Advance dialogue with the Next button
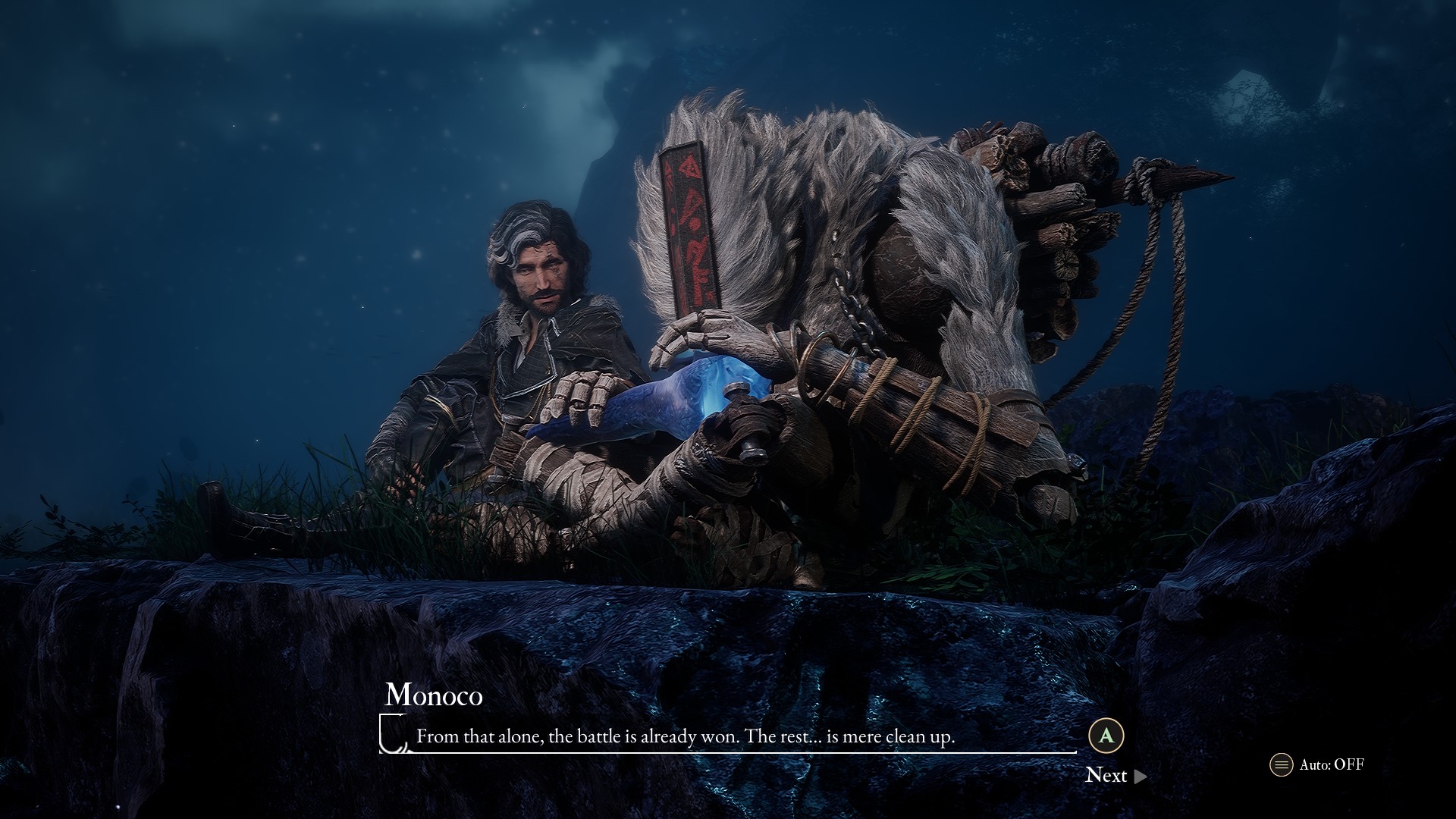The height and width of the screenshot is (819, 1456). 1115,775
